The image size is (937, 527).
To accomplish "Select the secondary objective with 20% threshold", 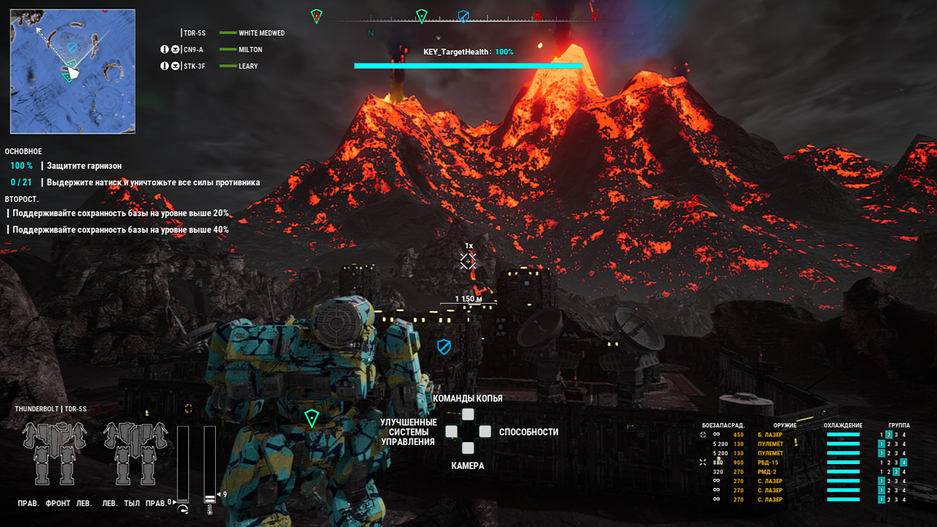I will point(120,213).
